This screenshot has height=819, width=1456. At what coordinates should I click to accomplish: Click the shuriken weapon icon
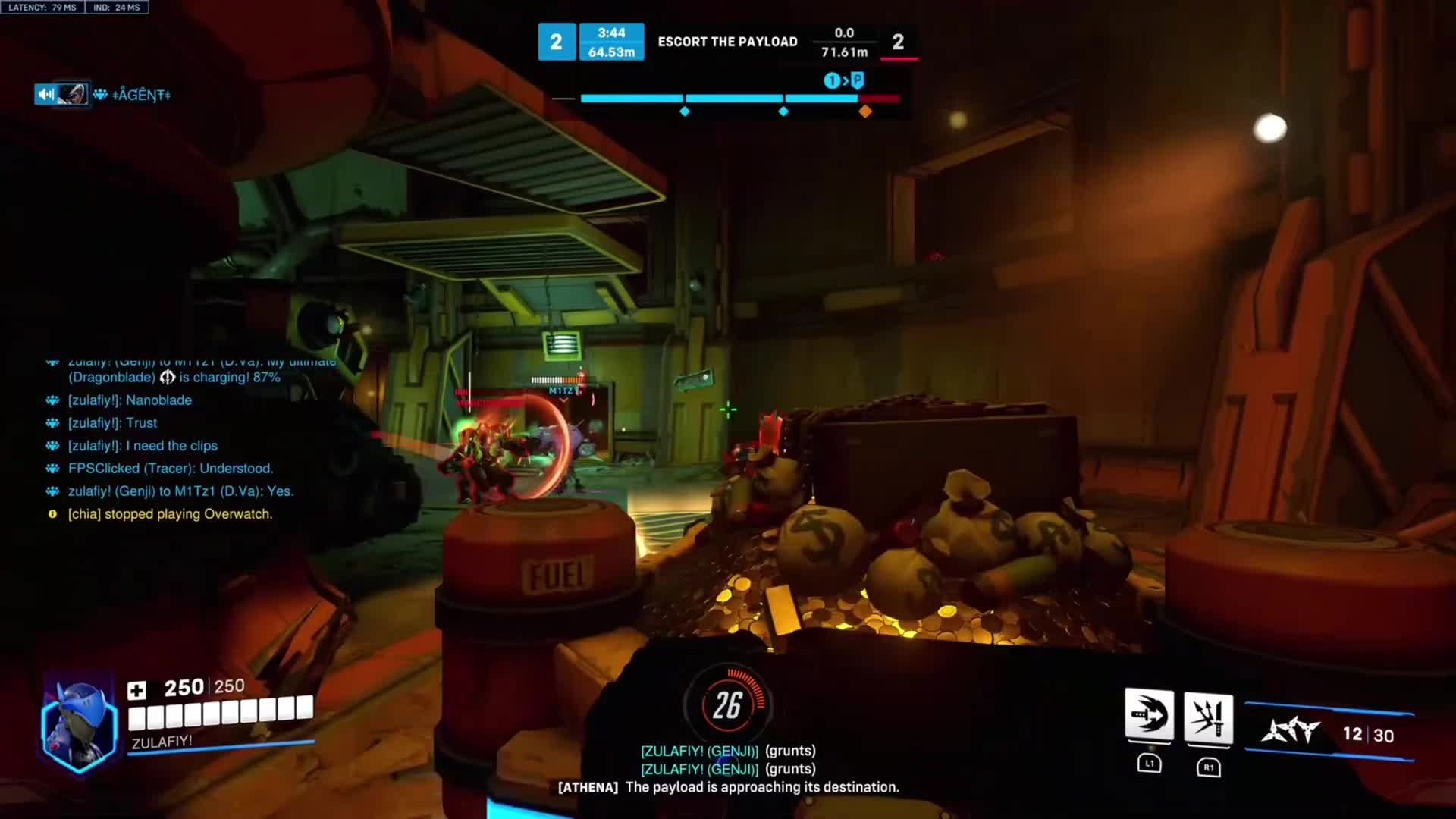coord(1290,732)
